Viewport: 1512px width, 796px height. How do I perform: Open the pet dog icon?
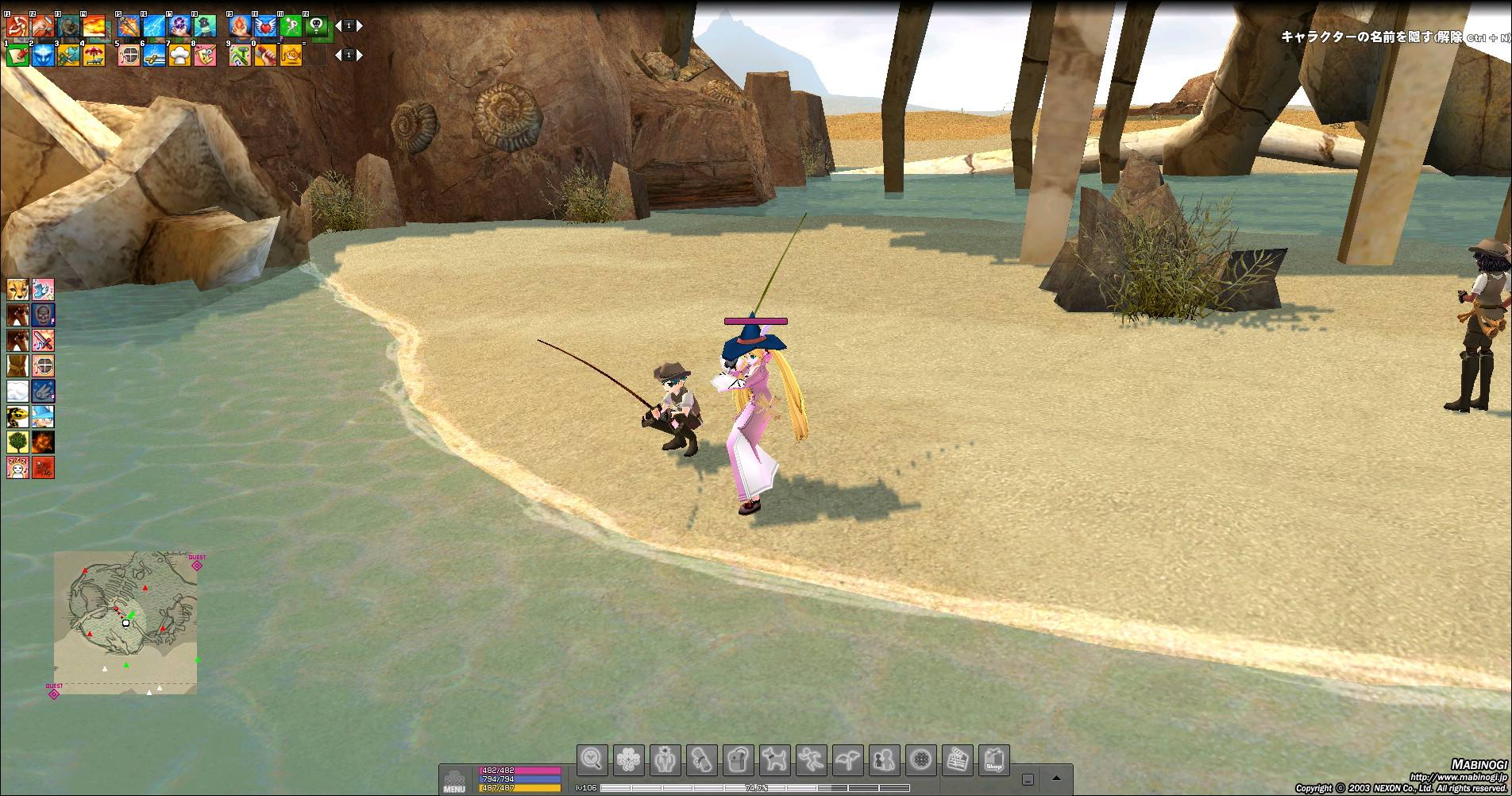(774, 760)
